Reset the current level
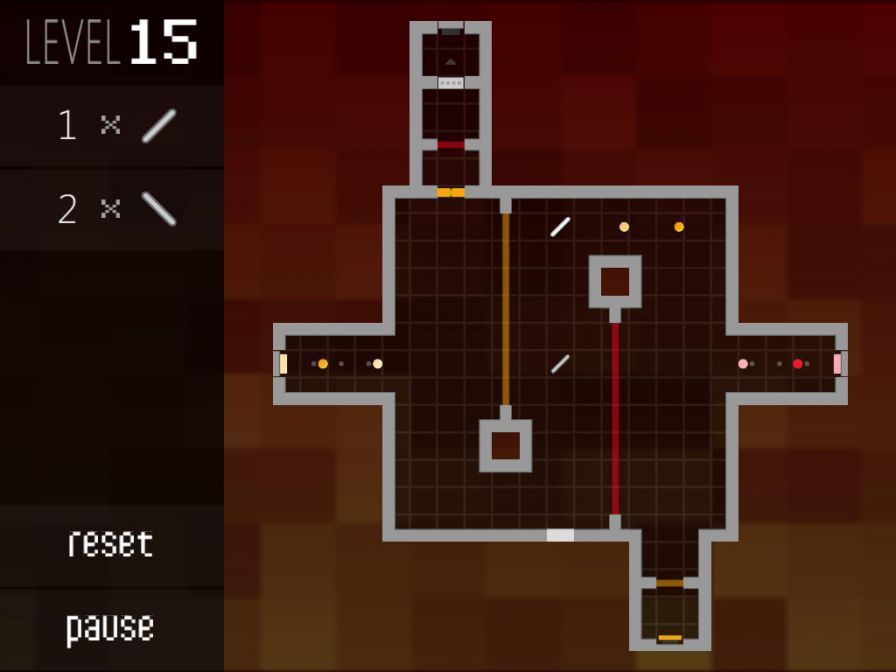 pyautogui.click(x=110, y=544)
